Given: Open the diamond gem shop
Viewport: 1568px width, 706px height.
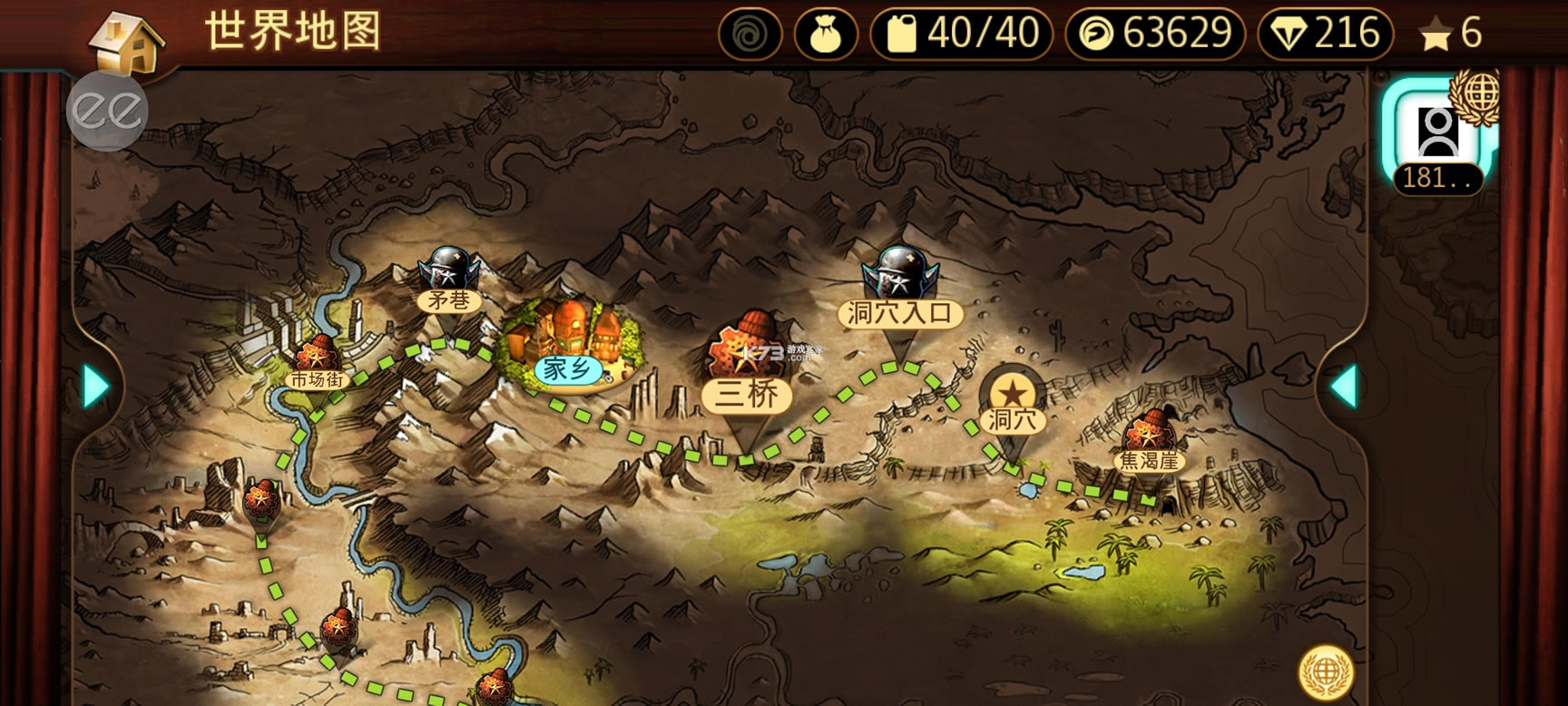Looking at the screenshot, I should pos(1325,34).
